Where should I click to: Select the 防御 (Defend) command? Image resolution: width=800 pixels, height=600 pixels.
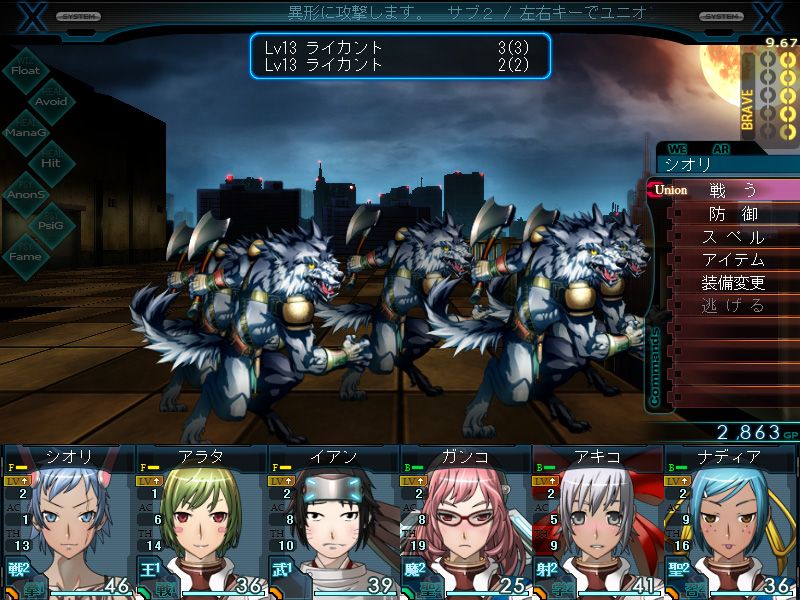[x=733, y=214]
